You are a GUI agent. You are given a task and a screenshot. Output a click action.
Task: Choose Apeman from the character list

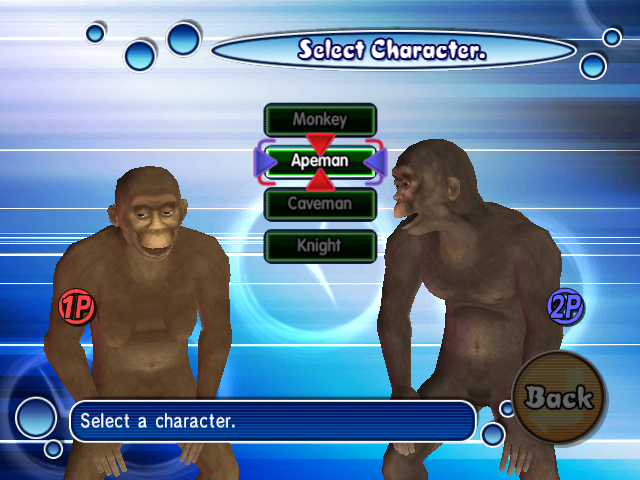point(320,160)
